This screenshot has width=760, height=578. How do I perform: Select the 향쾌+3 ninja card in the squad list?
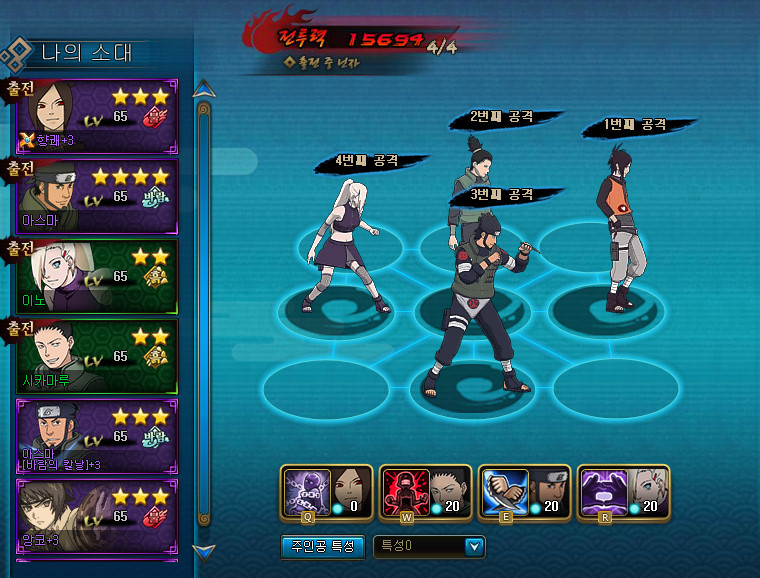click(x=97, y=116)
